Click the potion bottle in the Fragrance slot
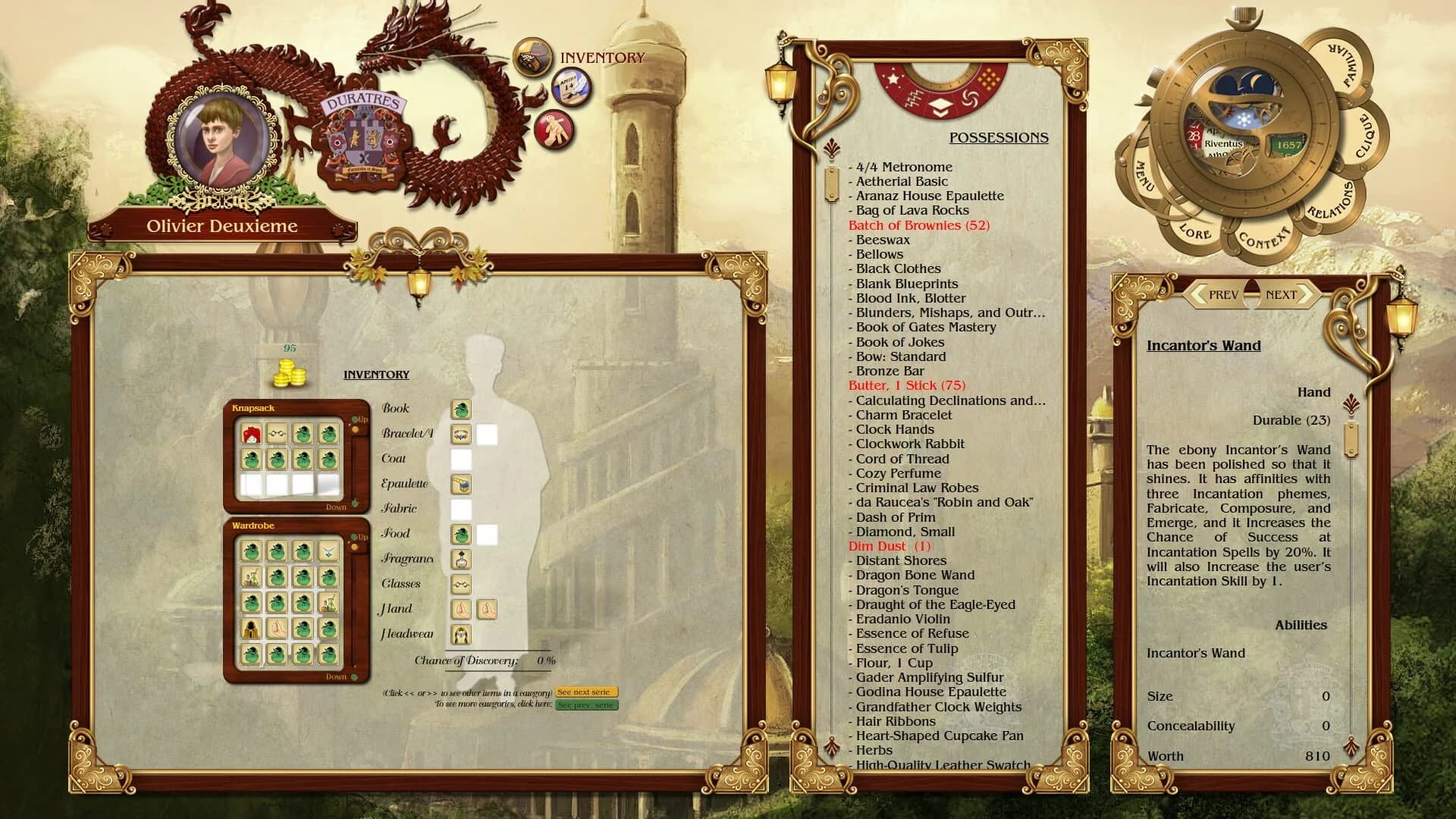 click(461, 559)
